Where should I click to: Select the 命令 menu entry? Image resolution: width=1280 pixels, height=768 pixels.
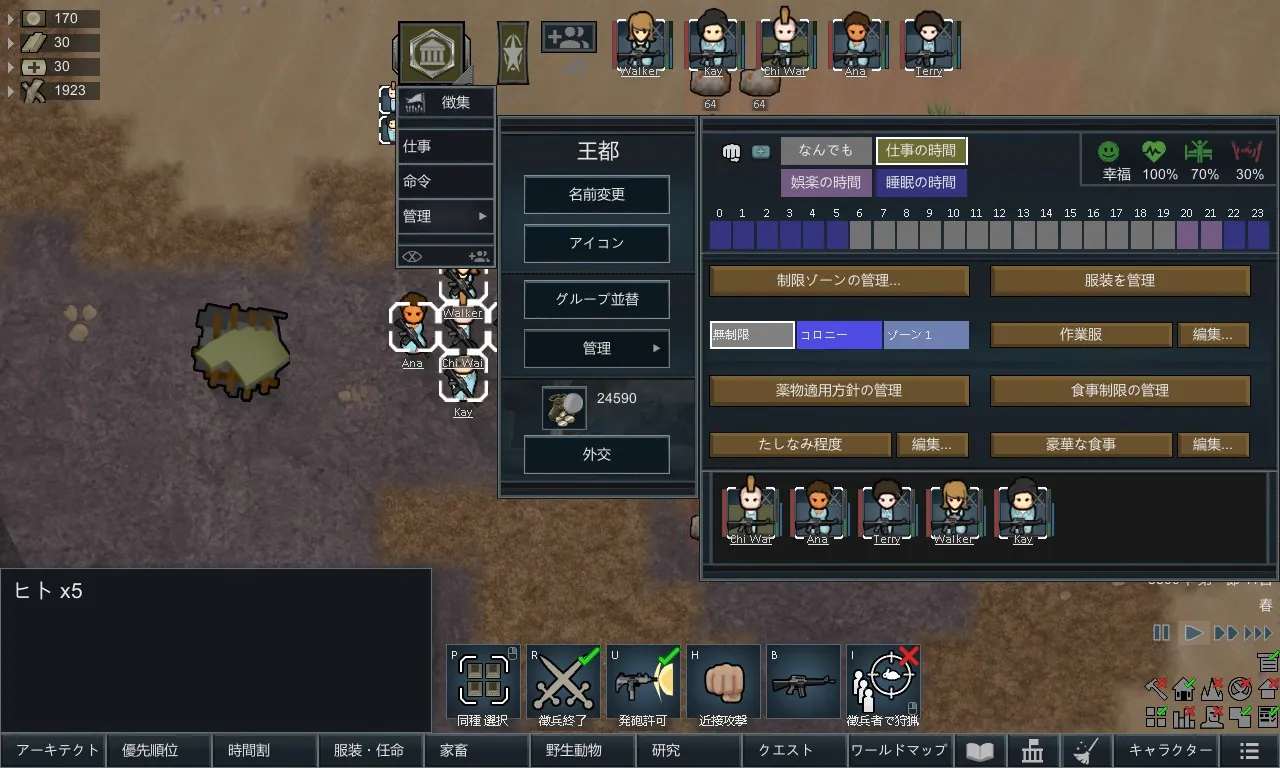pyautogui.click(x=446, y=181)
